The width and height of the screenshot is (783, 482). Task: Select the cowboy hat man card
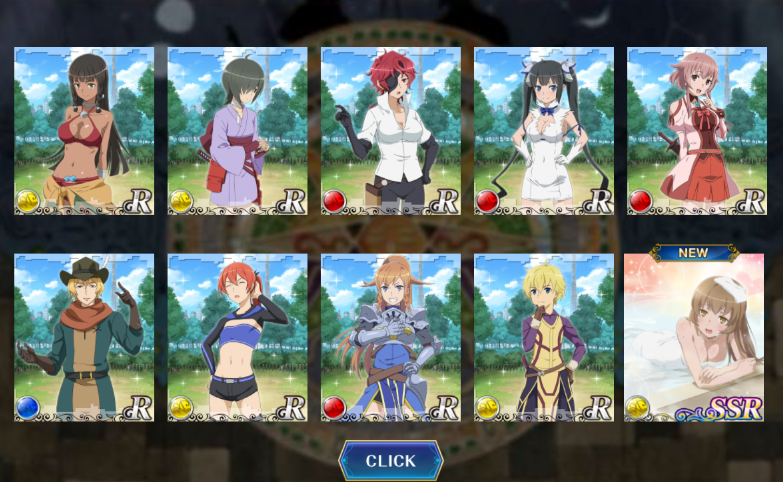[84, 337]
